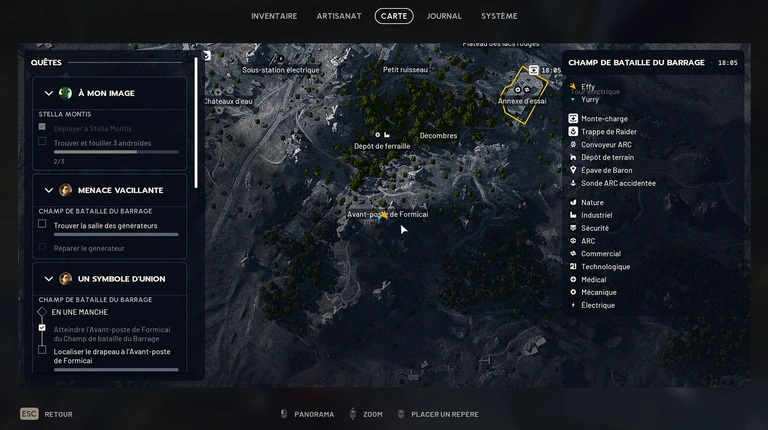
Task: Click the Avant-poste de Formicai quest marker
Action: coord(383,215)
